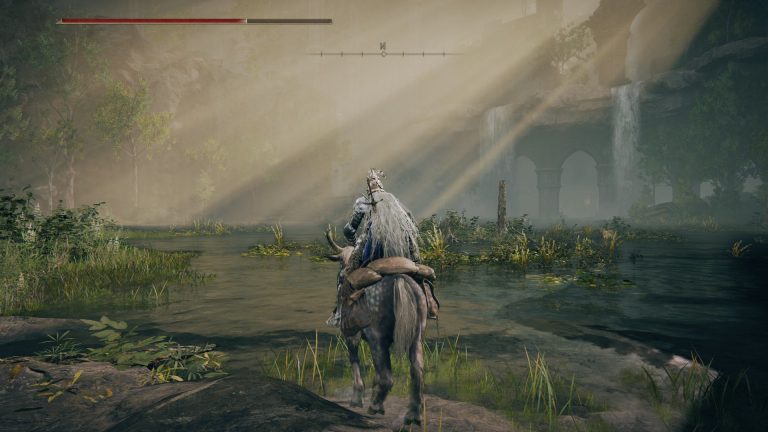Click the compass bar at top of screen
This screenshot has width=768, height=432.
click(383, 52)
